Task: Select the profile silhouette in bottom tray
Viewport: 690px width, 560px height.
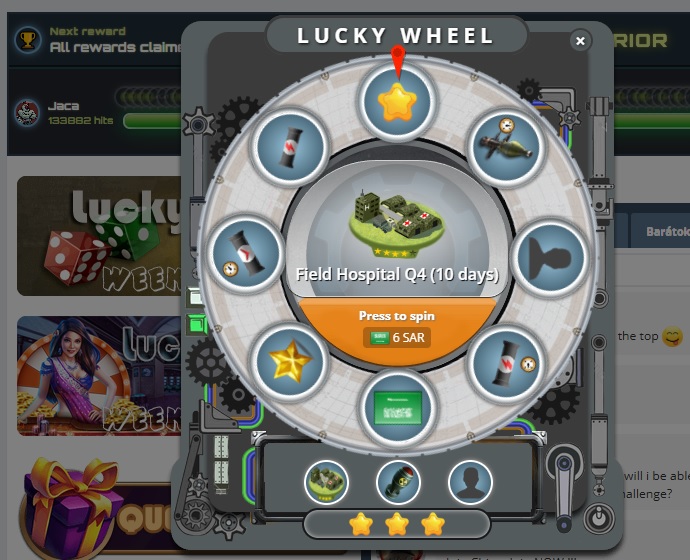Action: pyautogui.click(x=469, y=482)
